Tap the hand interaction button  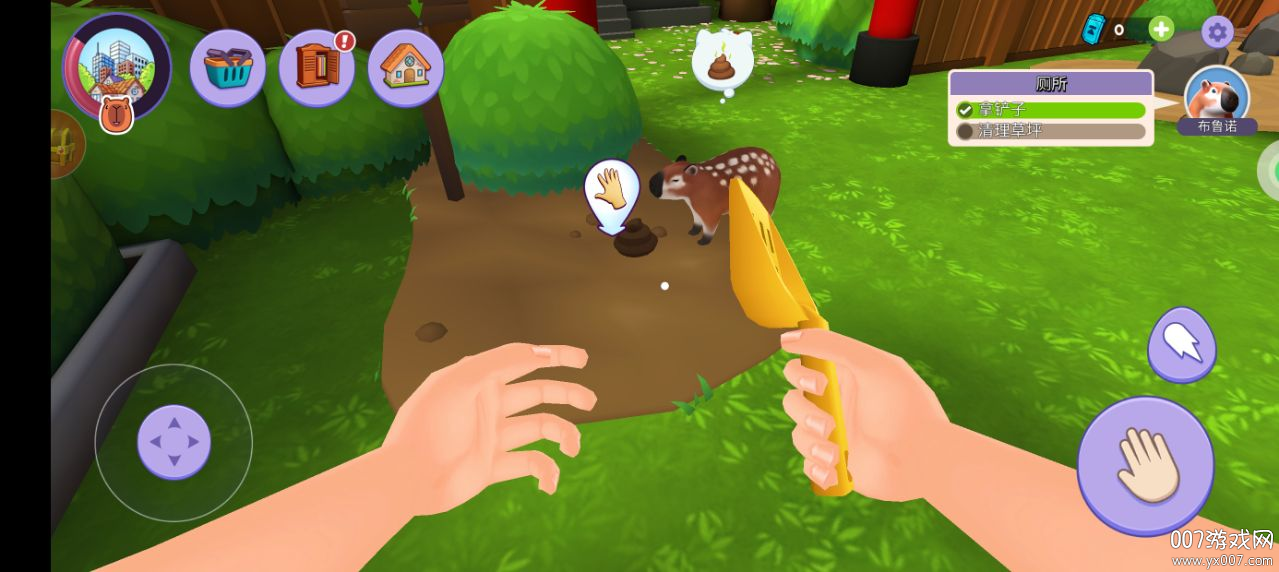point(1145,465)
